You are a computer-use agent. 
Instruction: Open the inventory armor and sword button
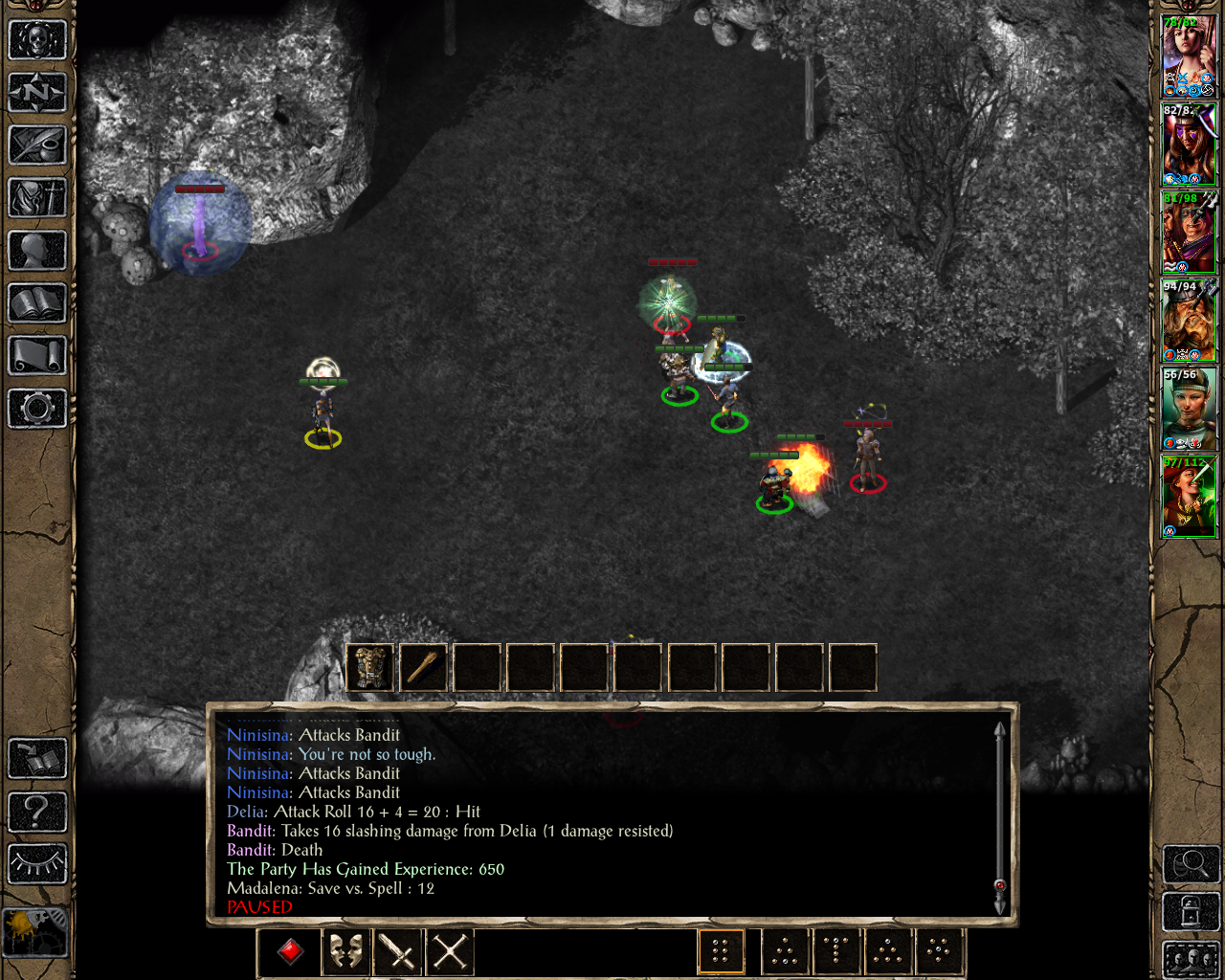pyautogui.click(x=37, y=199)
